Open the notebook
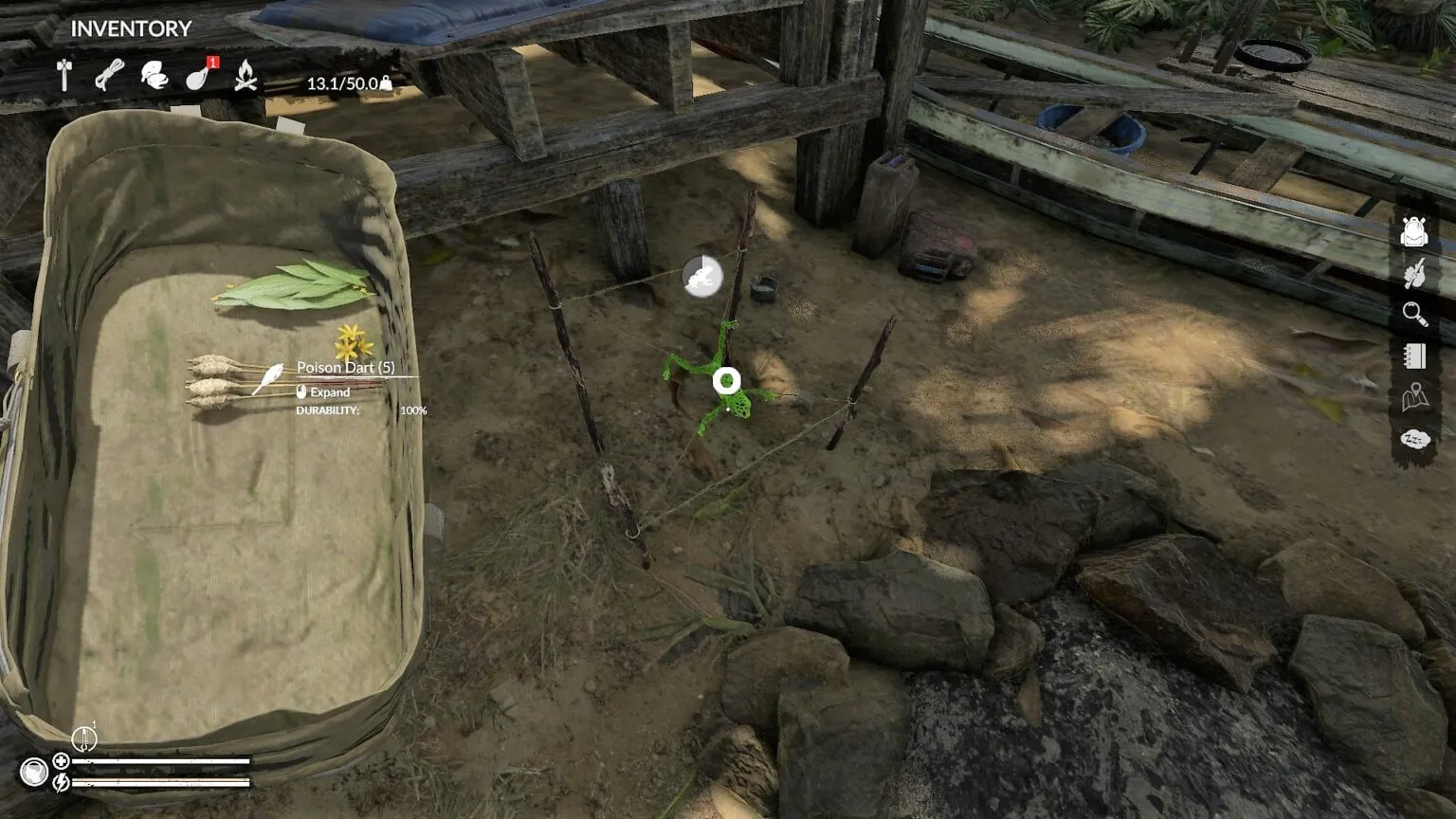 pos(1414,355)
